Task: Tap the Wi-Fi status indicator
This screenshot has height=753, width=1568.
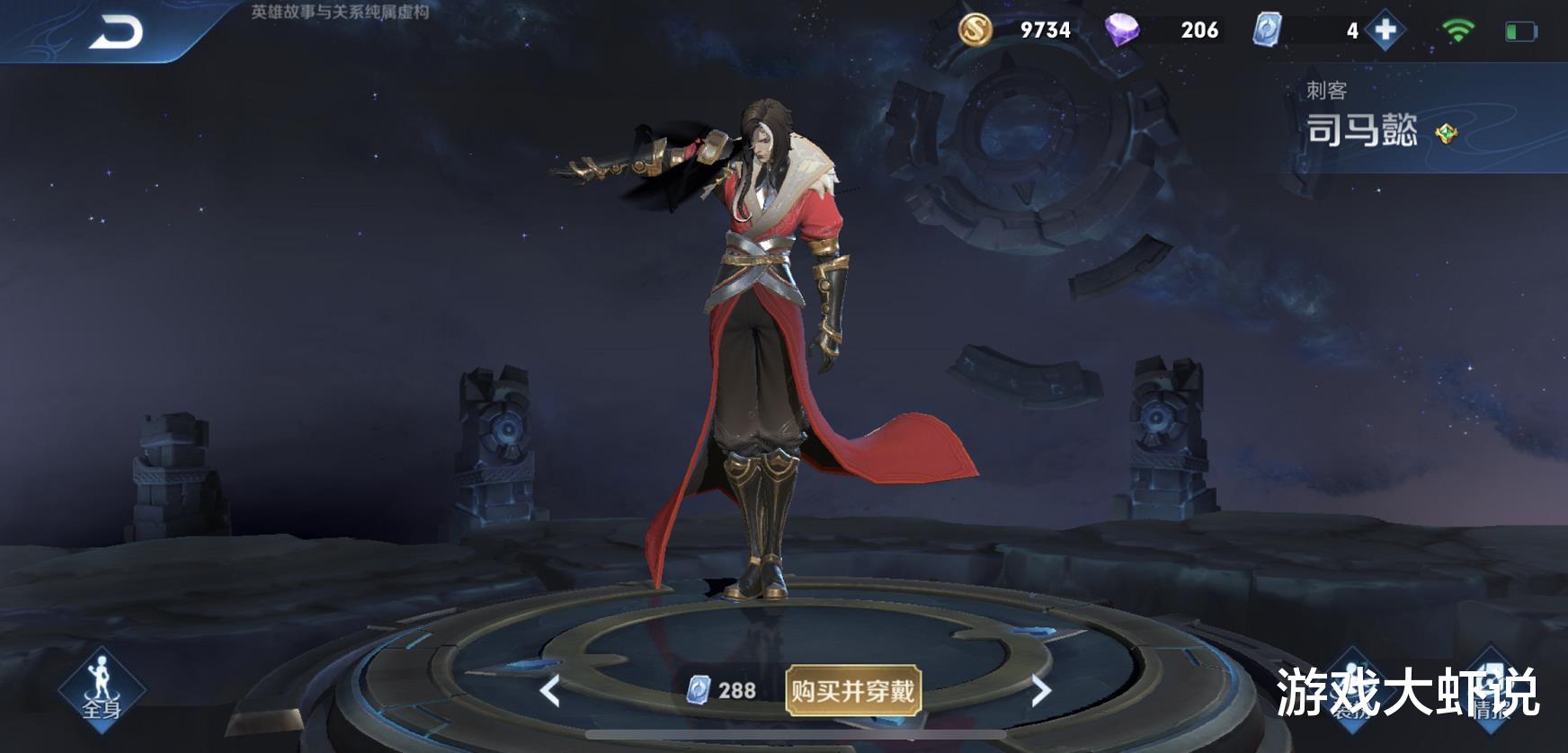Action: pyautogui.click(x=1457, y=27)
